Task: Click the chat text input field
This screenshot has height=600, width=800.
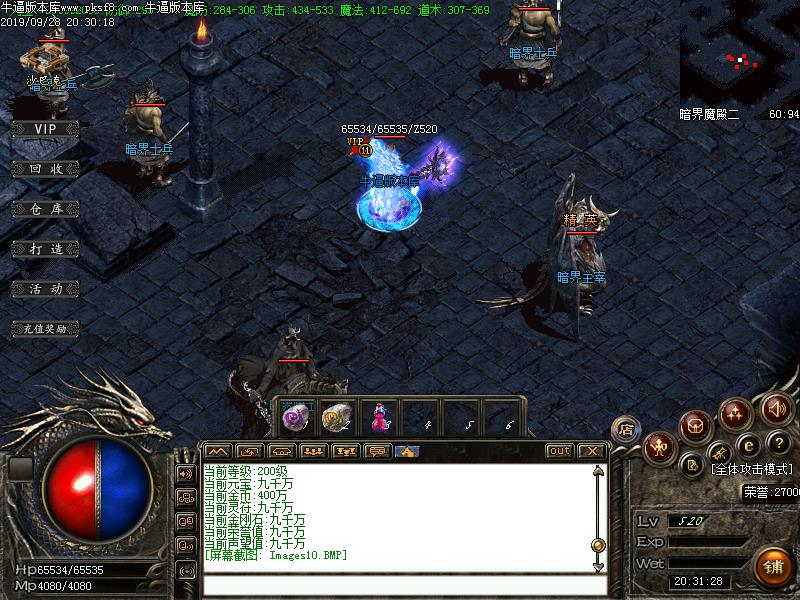Action: (x=400, y=584)
